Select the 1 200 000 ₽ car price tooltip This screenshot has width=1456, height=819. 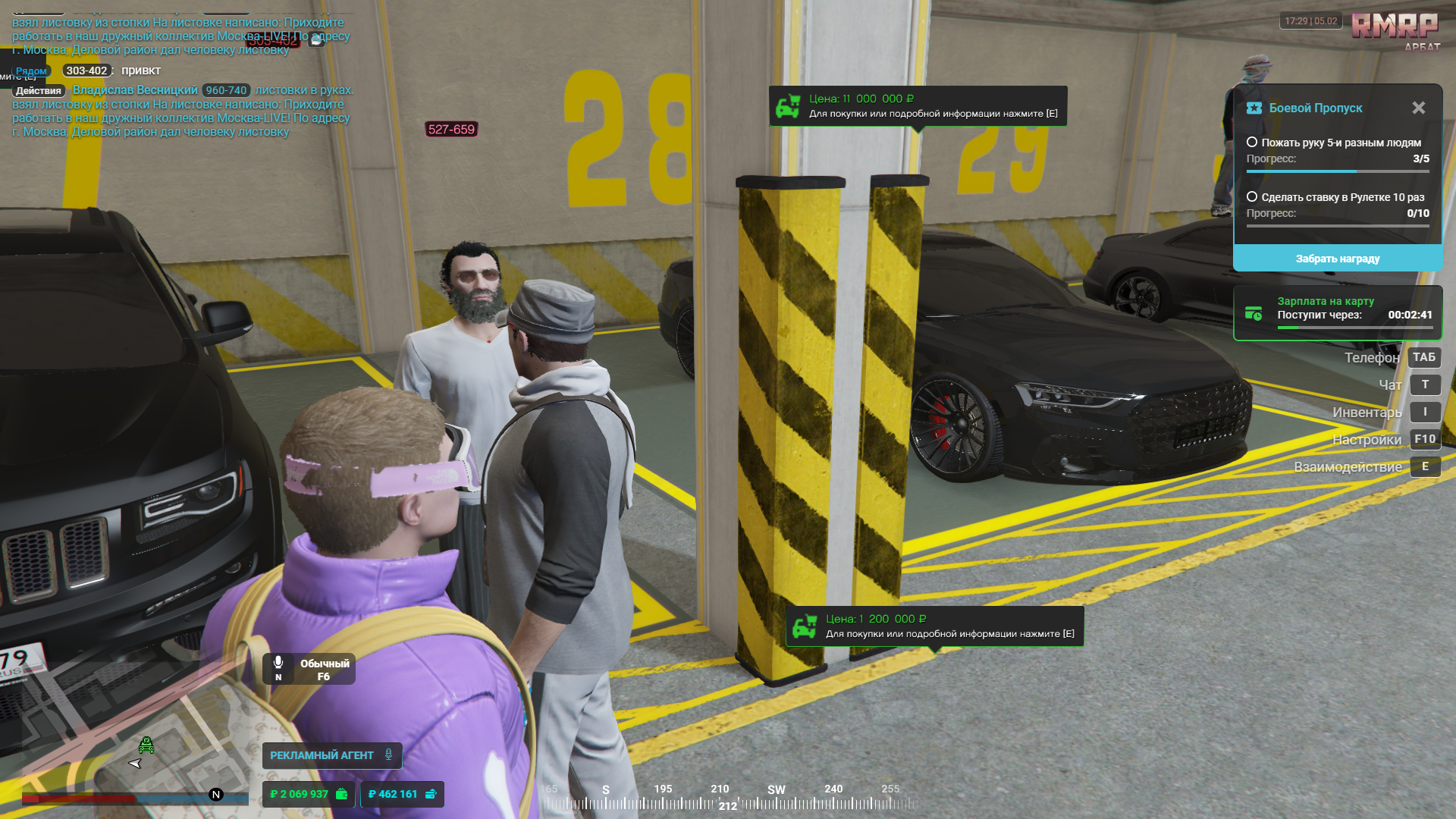point(934,626)
